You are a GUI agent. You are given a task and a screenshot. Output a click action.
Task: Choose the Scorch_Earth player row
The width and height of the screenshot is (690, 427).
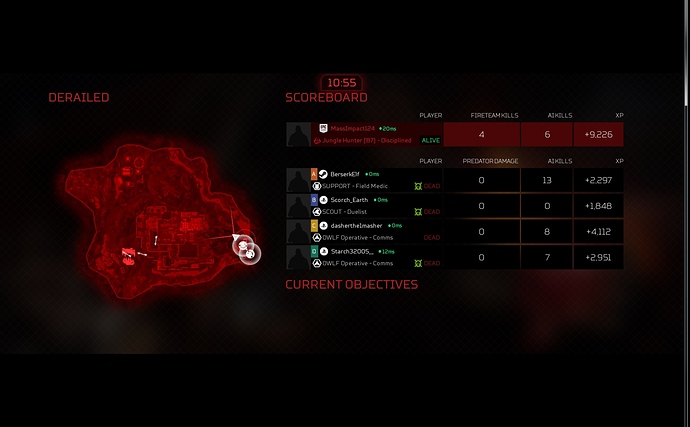click(x=455, y=205)
